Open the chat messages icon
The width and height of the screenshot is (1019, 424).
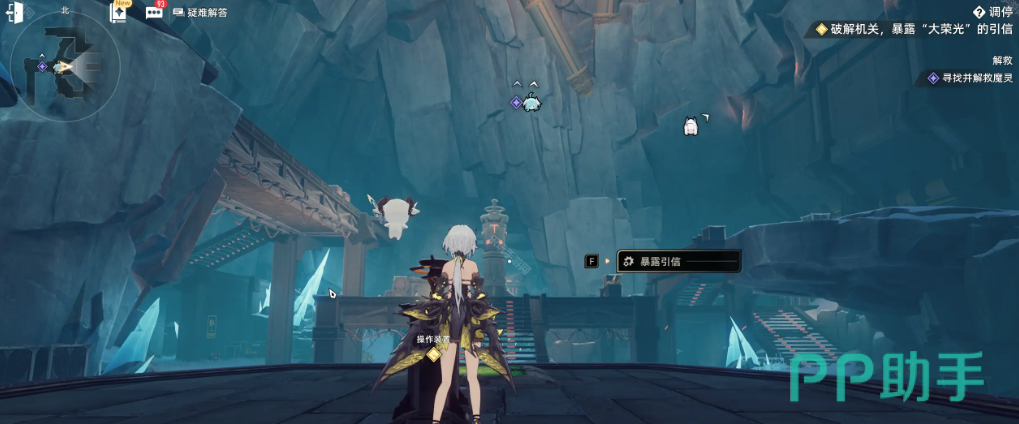(x=154, y=12)
